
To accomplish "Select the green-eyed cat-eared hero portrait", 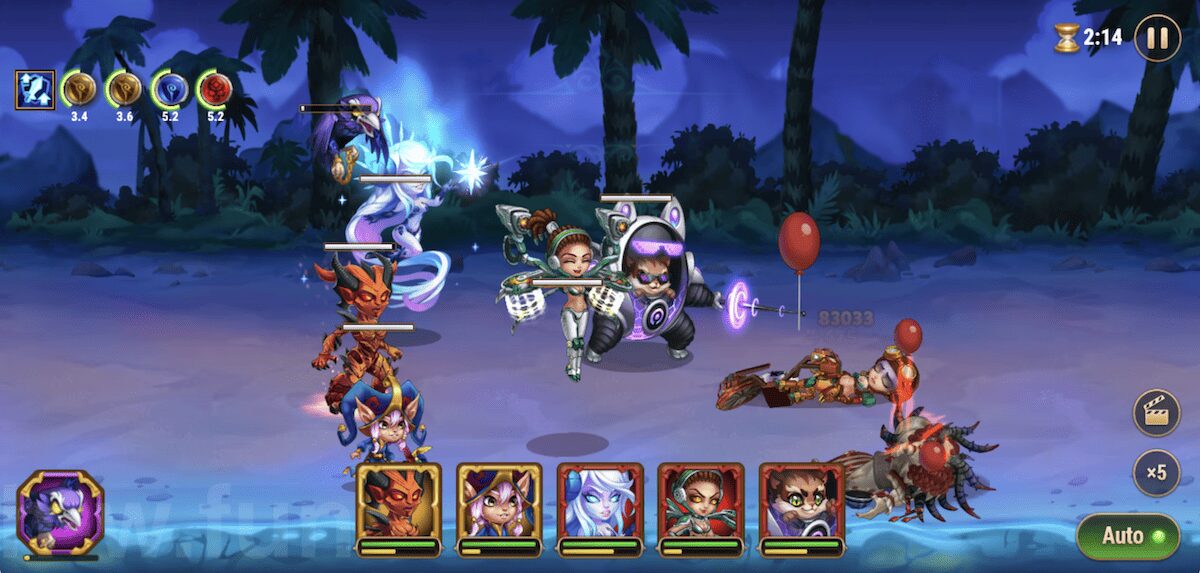I will point(802,502).
